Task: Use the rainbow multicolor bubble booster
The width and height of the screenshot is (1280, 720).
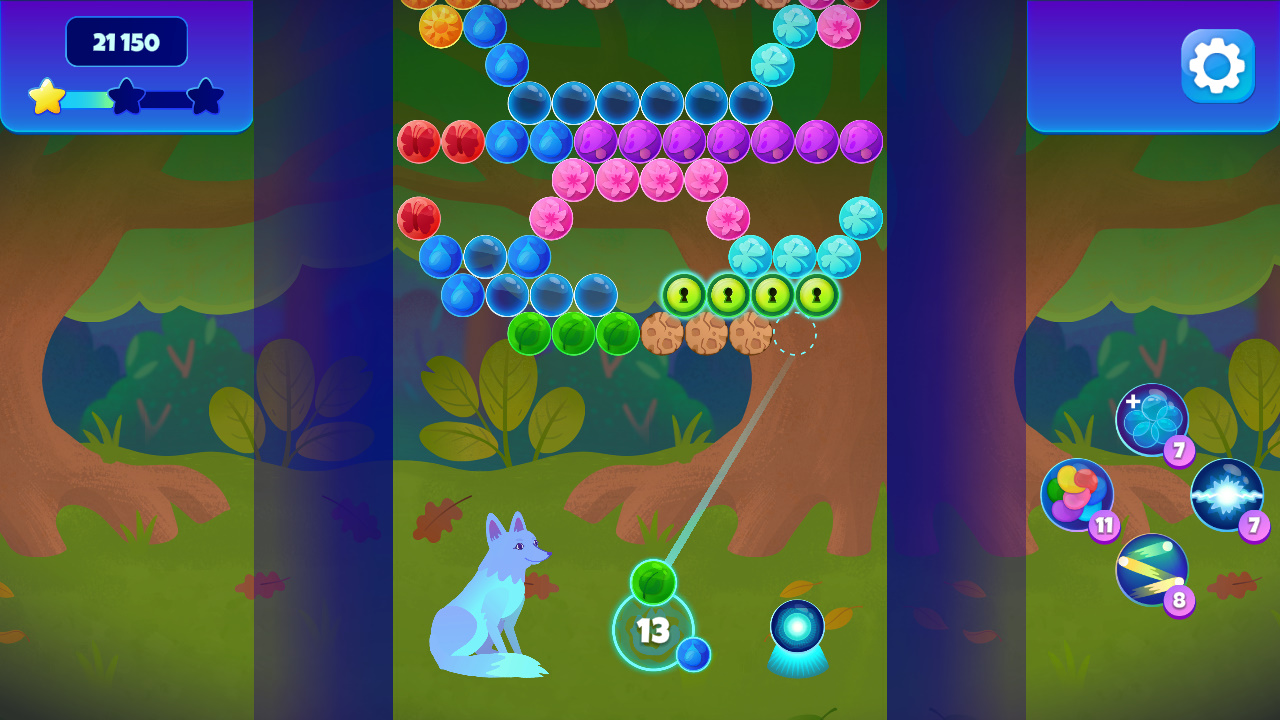Action: pyautogui.click(x=1076, y=493)
